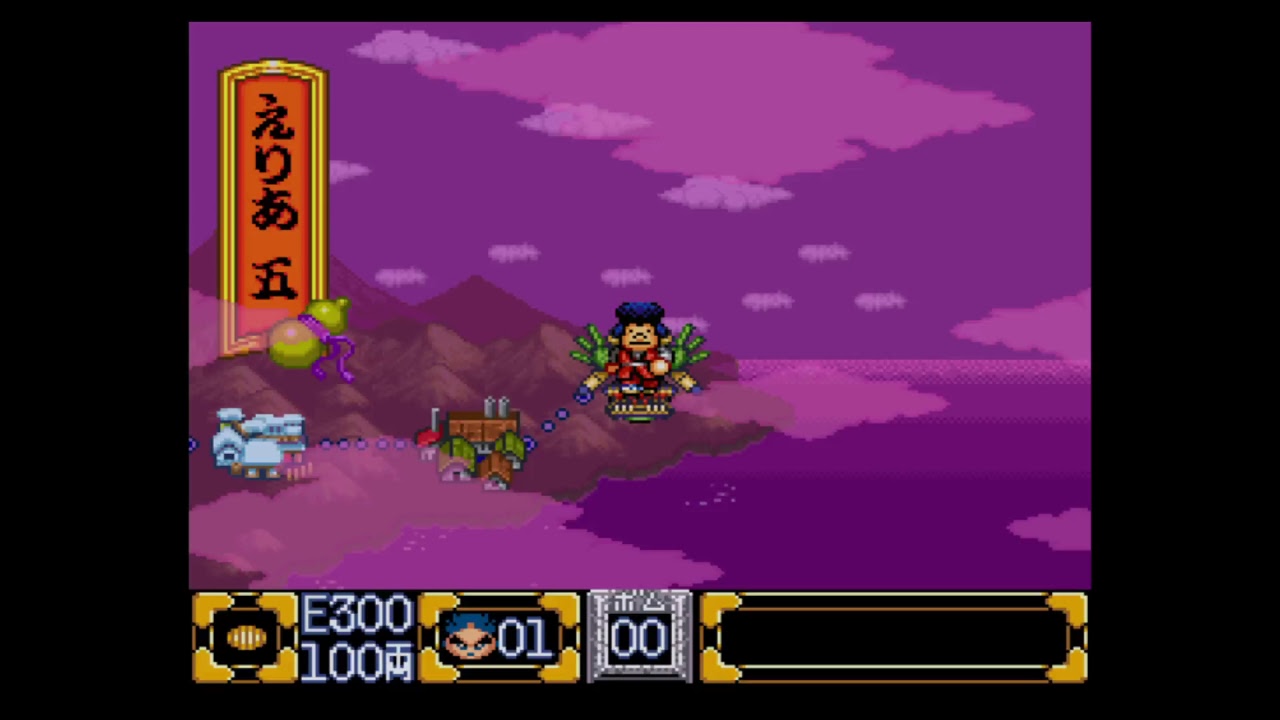The height and width of the screenshot is (720, 1280).
Task: Select the blue-white castle stage on the map
Action: 259,443
